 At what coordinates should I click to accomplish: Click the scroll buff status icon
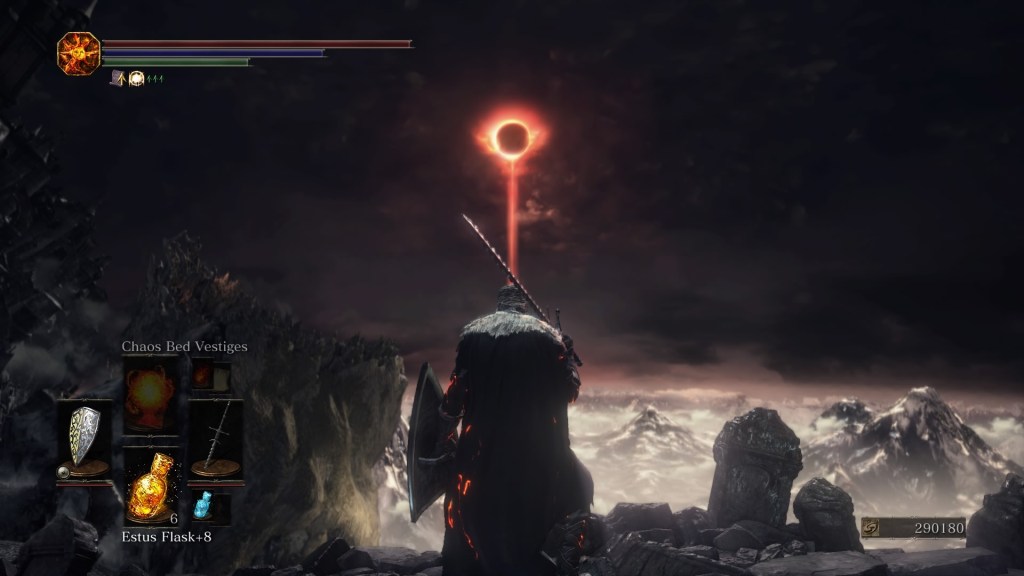[x=117, y=77]
